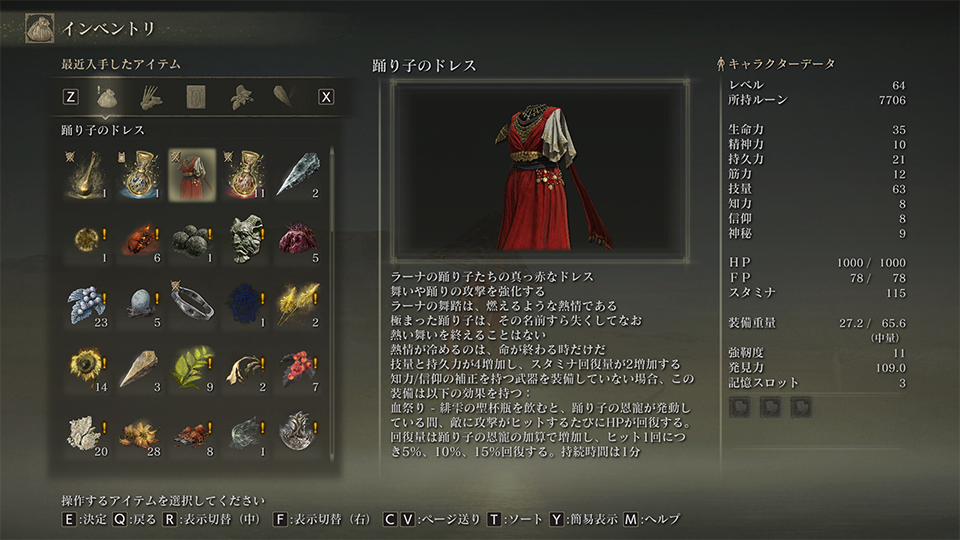Select the first memory slot icon
Viewport: 960px width, 540px height.
coord(741,407)
